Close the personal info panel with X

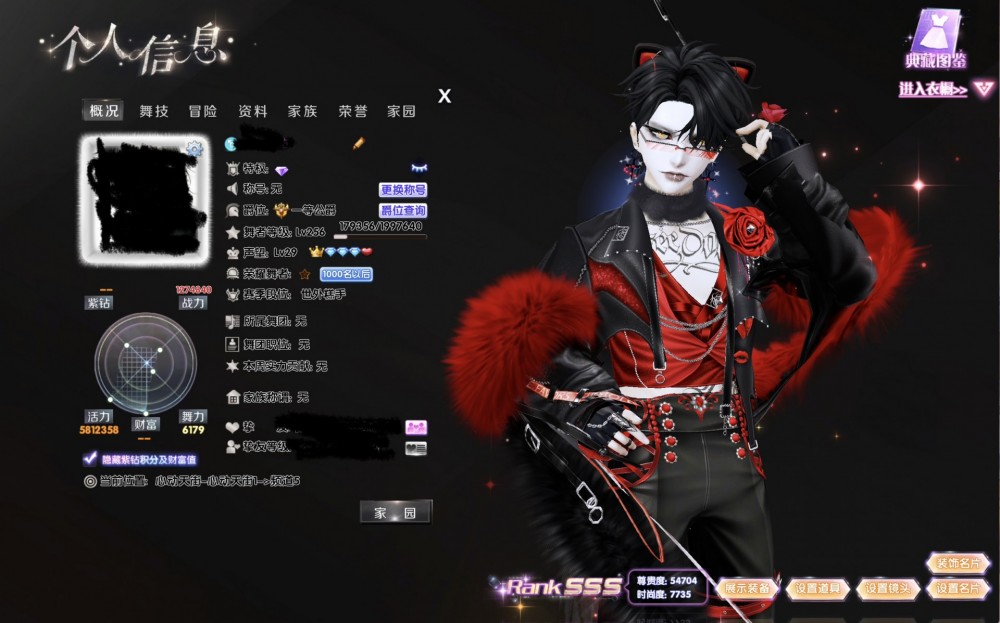[x=445, y=96]
